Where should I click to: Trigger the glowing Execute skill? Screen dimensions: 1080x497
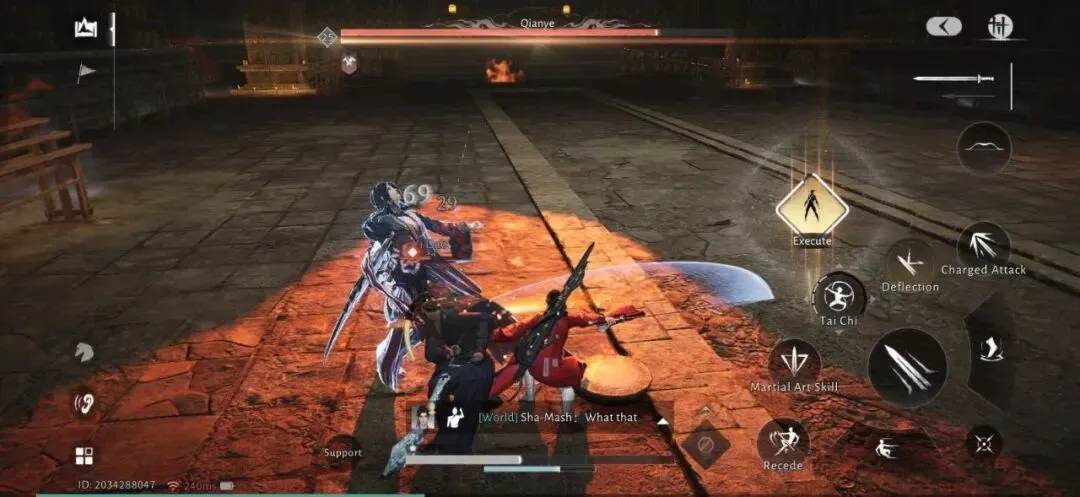coord(811,207)
